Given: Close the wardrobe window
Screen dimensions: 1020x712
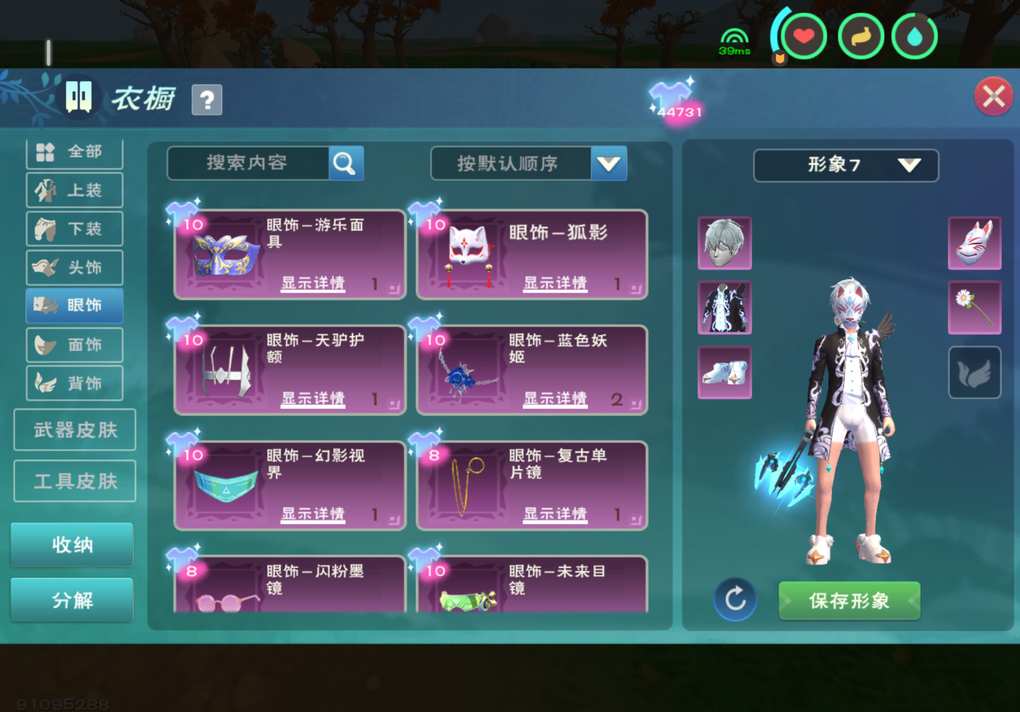Looking at the screenshot, I should click(993, 97).
